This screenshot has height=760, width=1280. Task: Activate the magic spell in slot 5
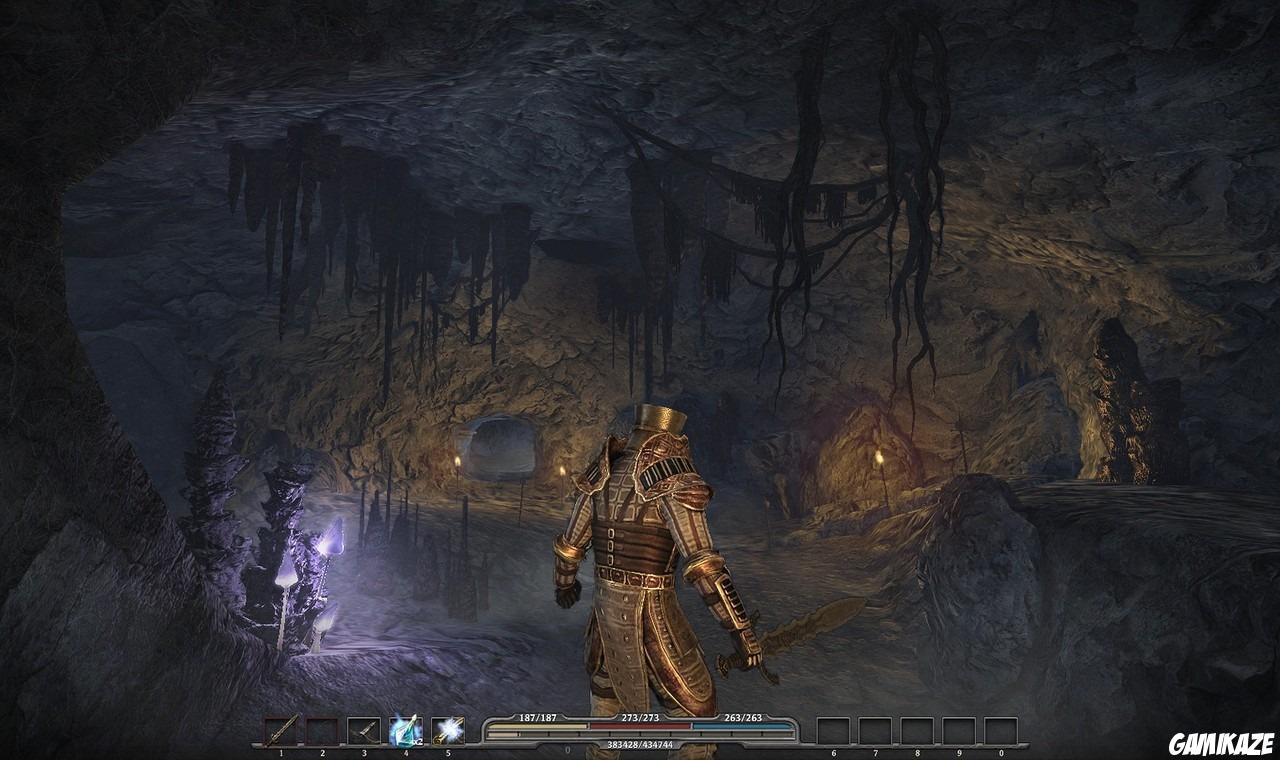click(x=404, y=728)
